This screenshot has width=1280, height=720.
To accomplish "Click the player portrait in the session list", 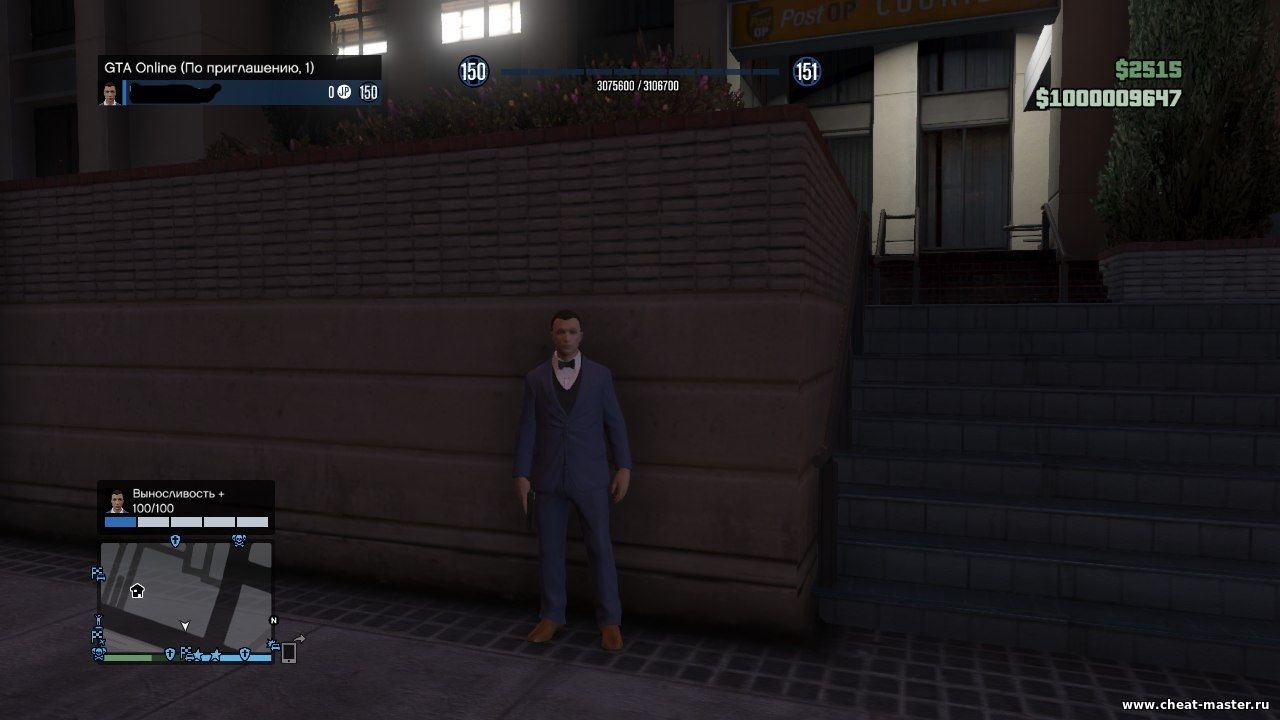I will click(110, 93).
